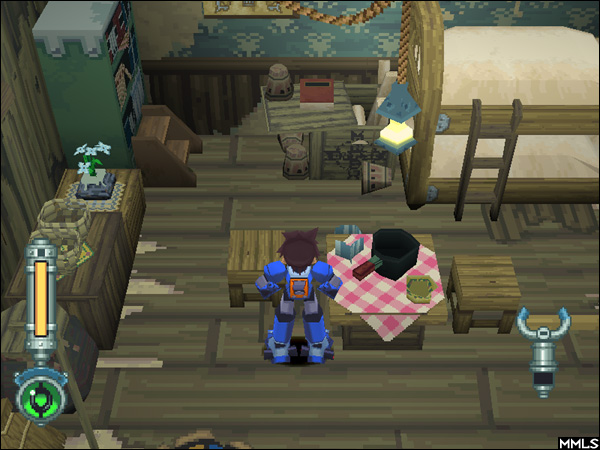This screenshot has height=450, width=600.
Task: Select the green circular emblem below life gauge
Action: click(x=40, y=398)
